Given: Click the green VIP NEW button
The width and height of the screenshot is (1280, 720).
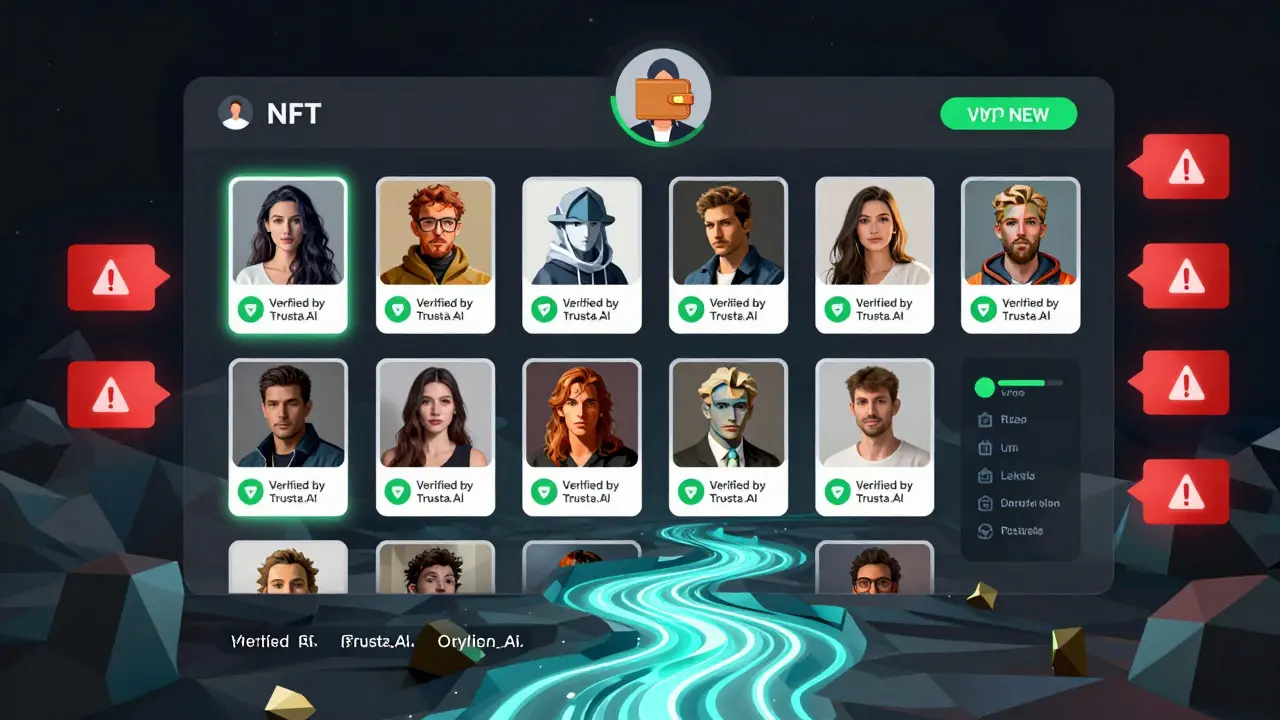Looking at the screenshot, I should [x=1008, y=114].
